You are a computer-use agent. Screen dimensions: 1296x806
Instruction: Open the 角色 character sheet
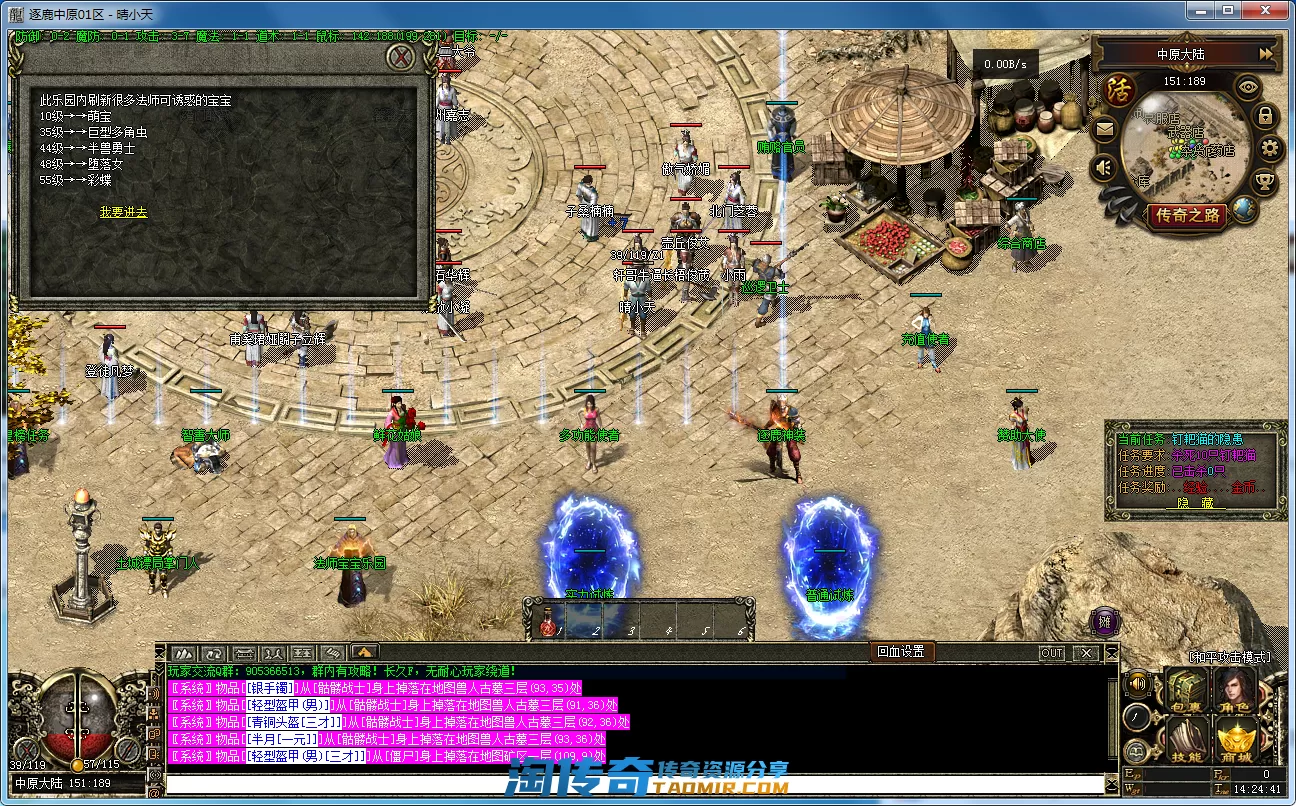click(x=1236, y=691)
